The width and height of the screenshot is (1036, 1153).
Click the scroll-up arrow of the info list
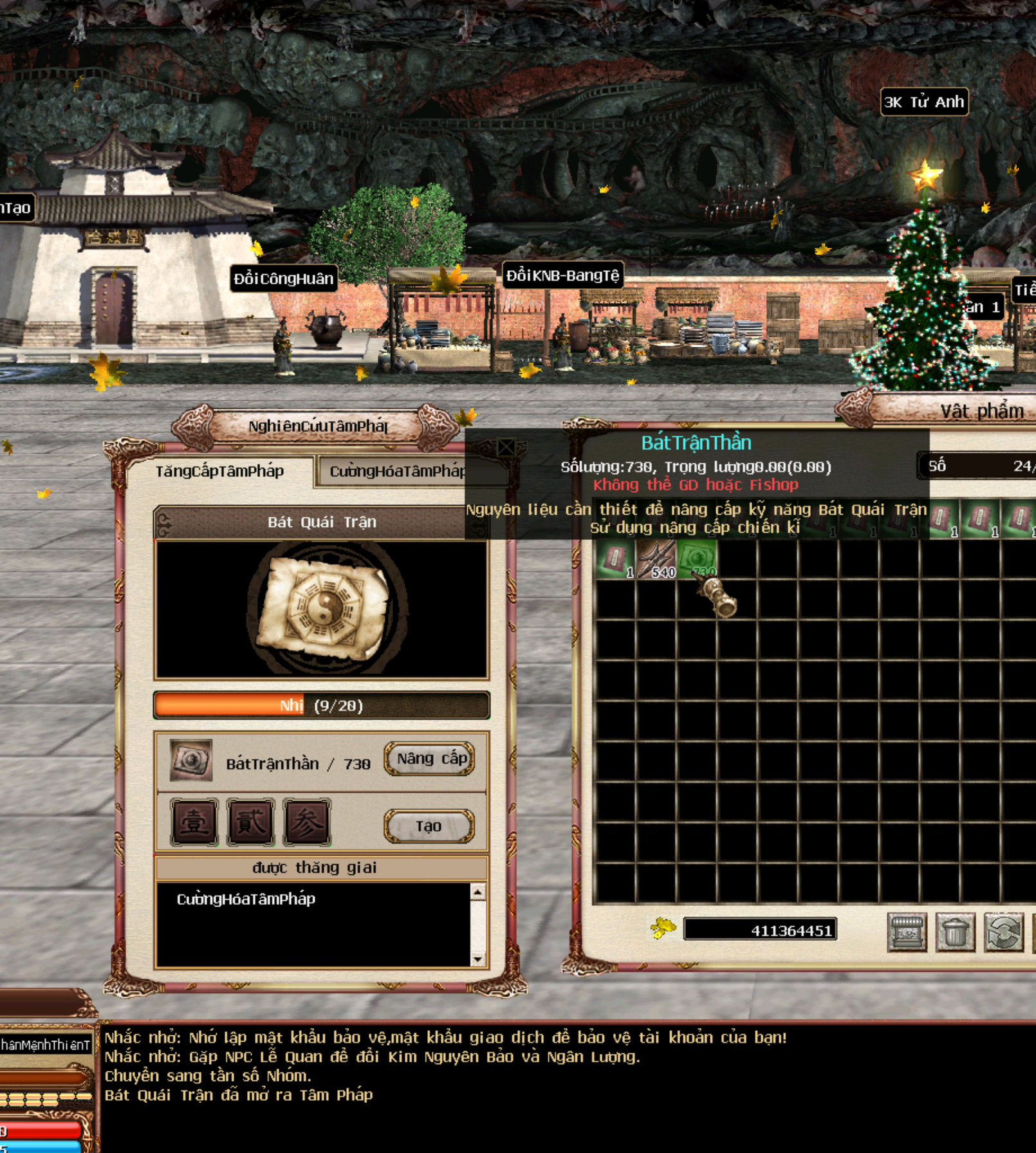point(477,892)
